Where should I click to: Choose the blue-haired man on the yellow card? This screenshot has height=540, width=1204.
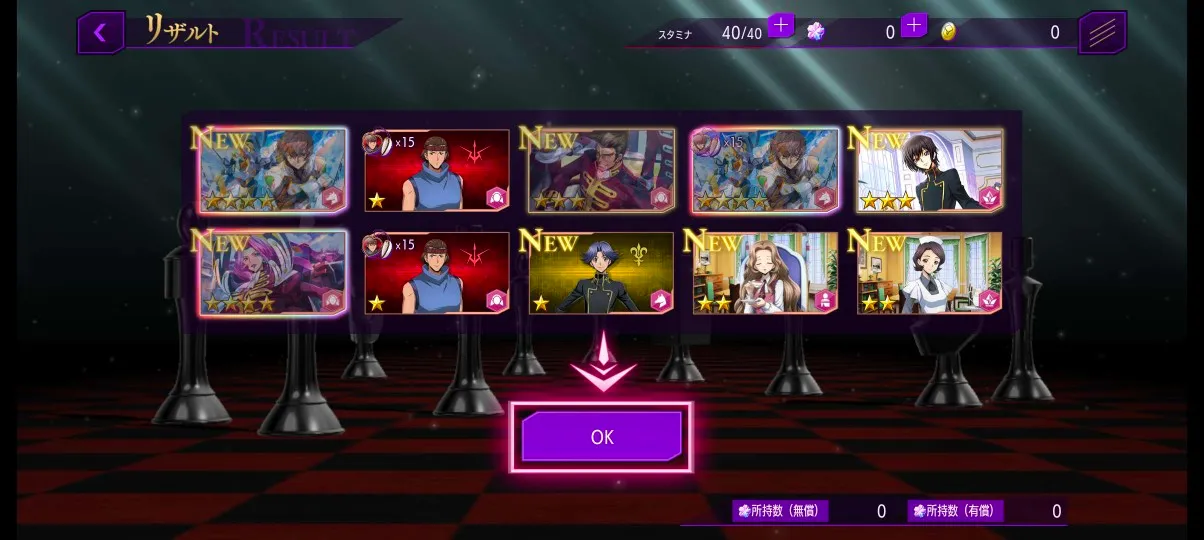click(x=601, y=273)
